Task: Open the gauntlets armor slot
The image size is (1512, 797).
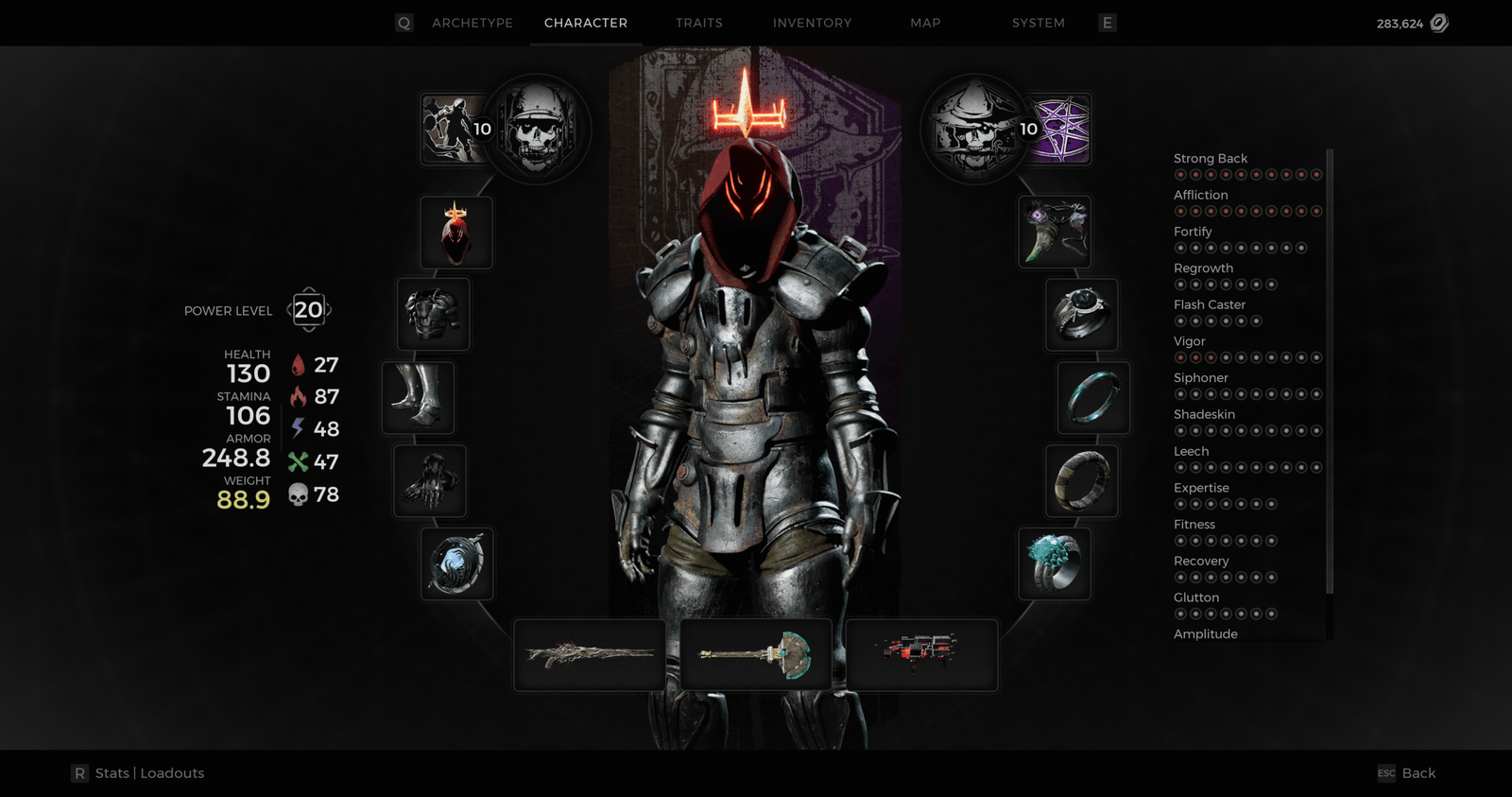Action: (x=430, y=481)
